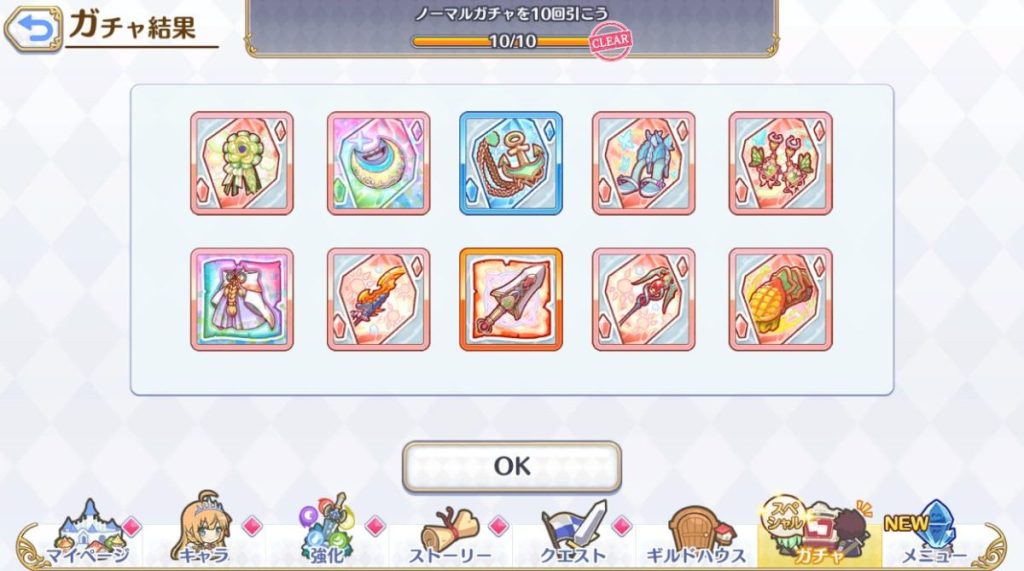
Task: Confirm gacha results with OK button
Action: pos(511,466)
